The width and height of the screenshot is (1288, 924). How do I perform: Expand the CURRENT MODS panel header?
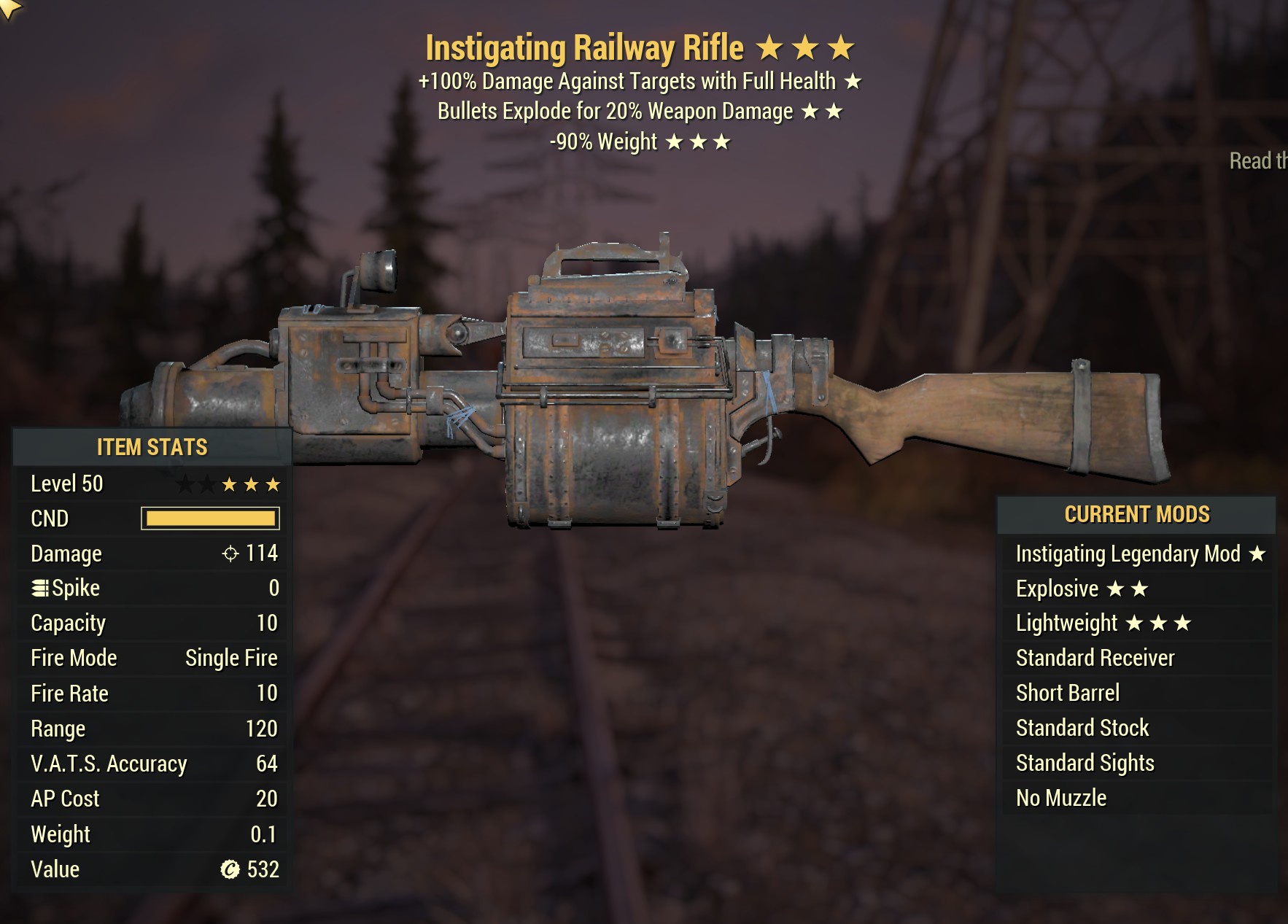tap(1138, 513)
